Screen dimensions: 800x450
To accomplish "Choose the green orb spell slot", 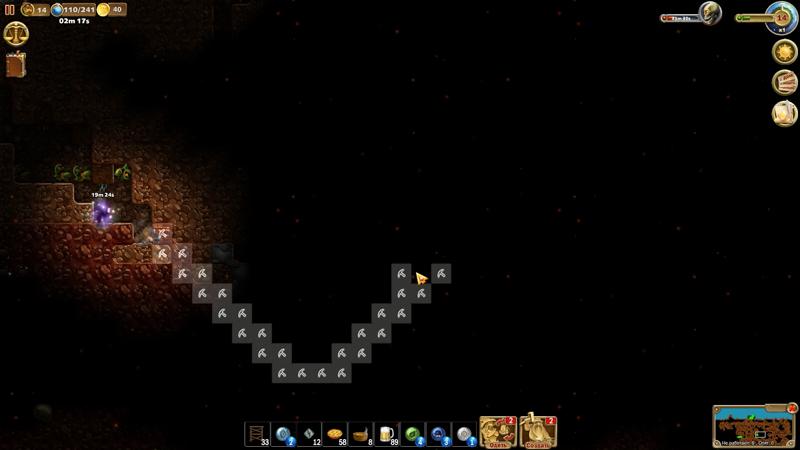I will (413, 434).
